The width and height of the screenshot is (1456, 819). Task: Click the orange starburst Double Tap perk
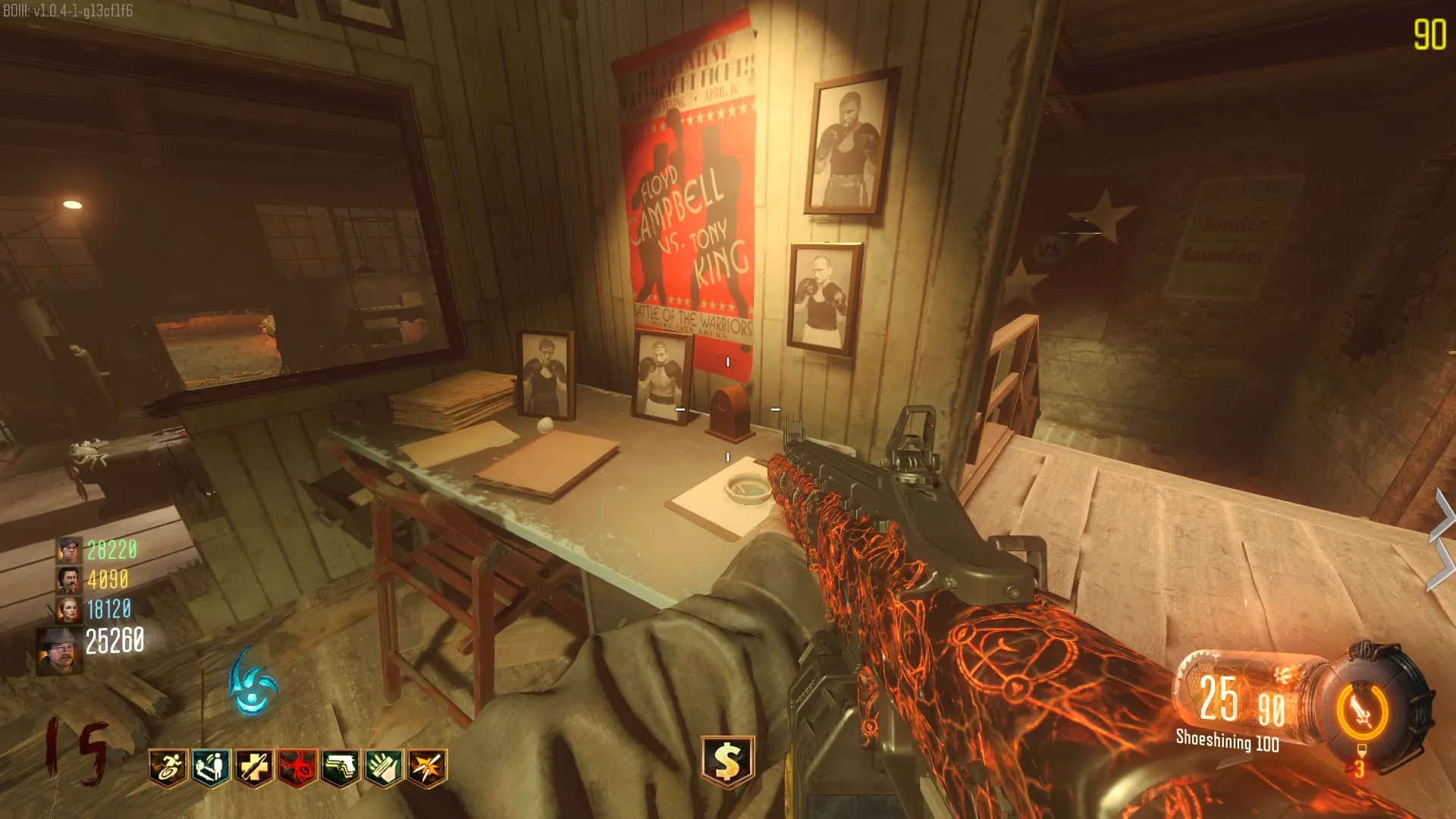click(x=427, y=767)
